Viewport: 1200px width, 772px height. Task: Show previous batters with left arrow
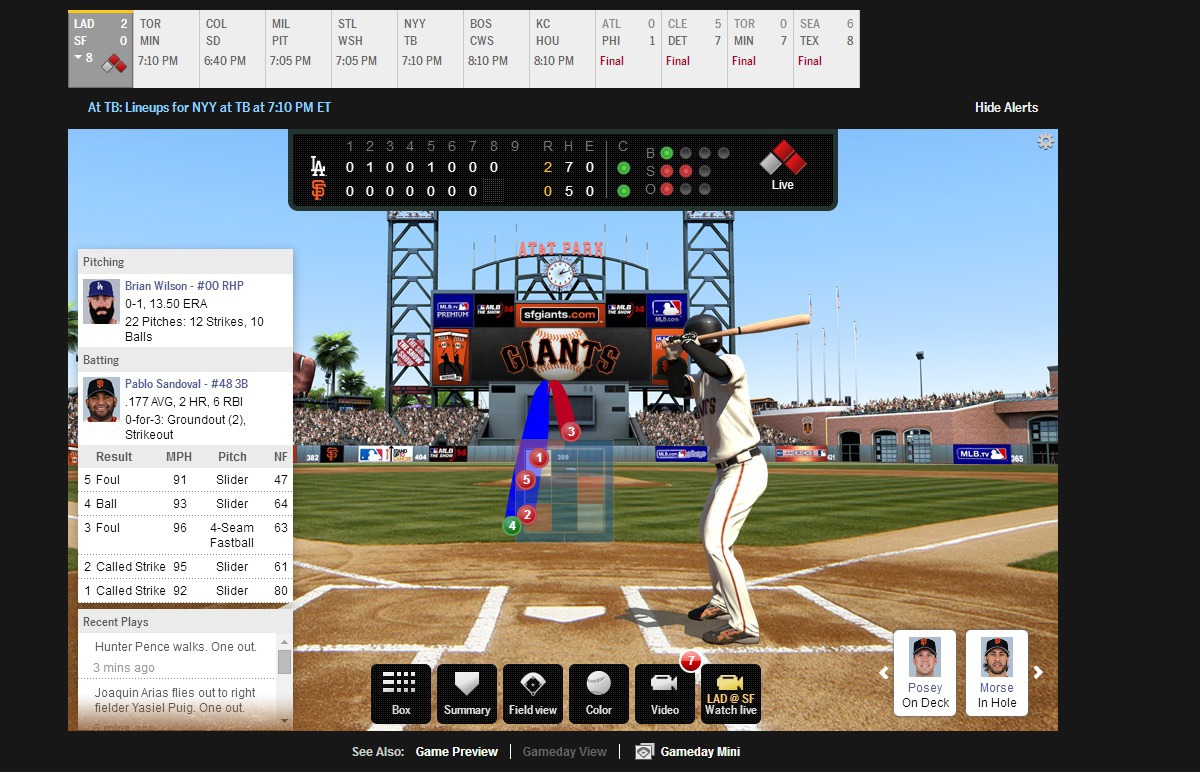coord(884,673)
